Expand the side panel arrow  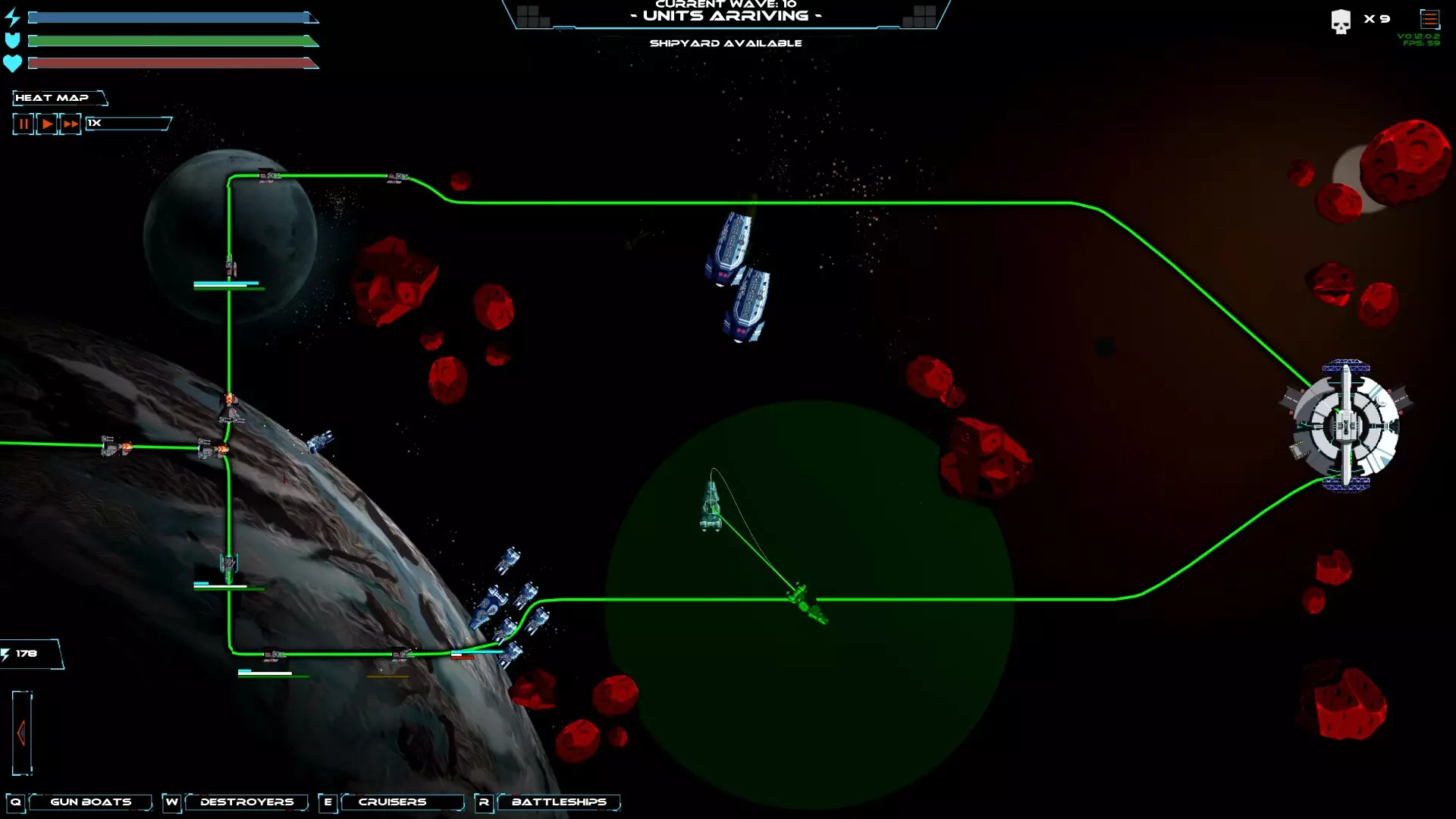(22, 733)
